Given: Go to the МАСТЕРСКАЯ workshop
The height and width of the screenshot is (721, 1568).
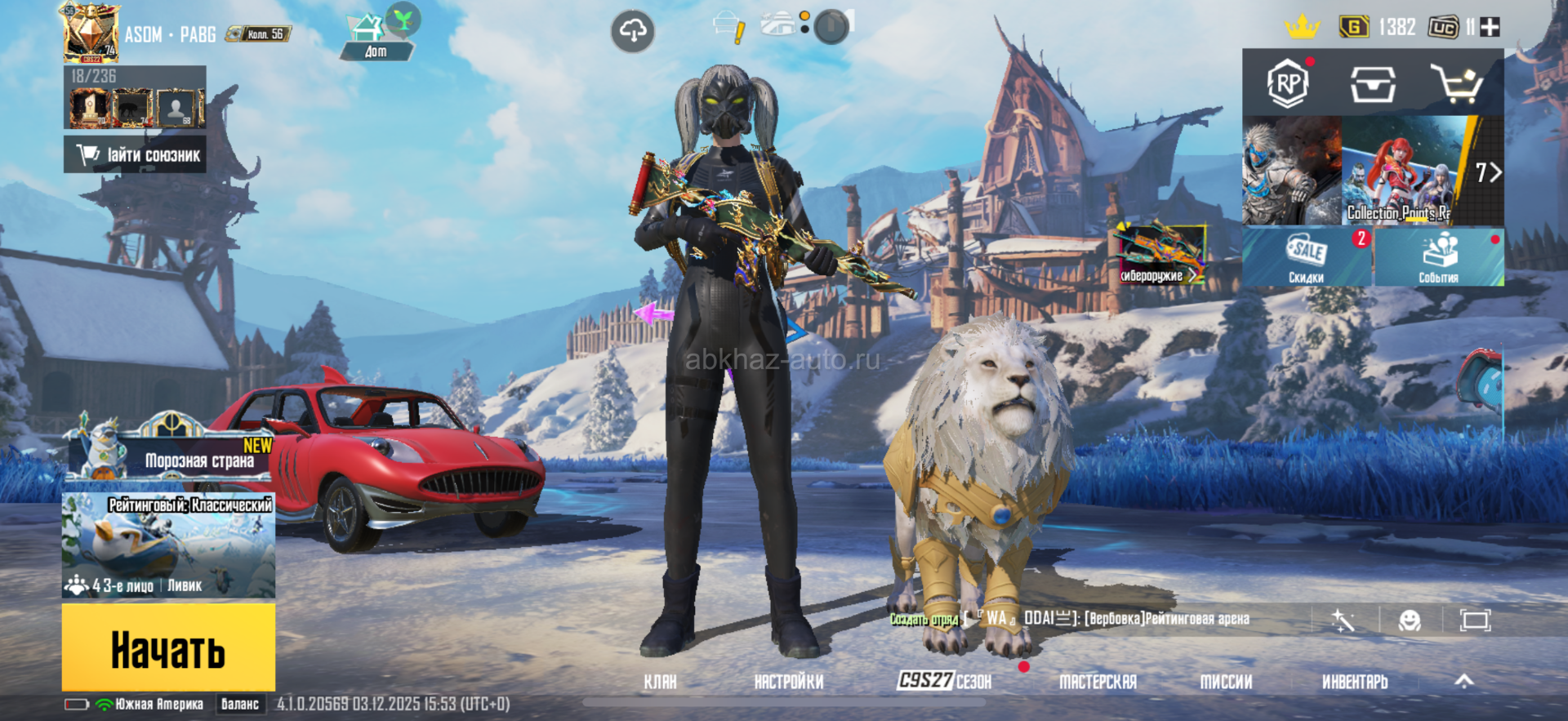Looking at the screenshot, I should pyautogui.click(x=1098, y=682).
